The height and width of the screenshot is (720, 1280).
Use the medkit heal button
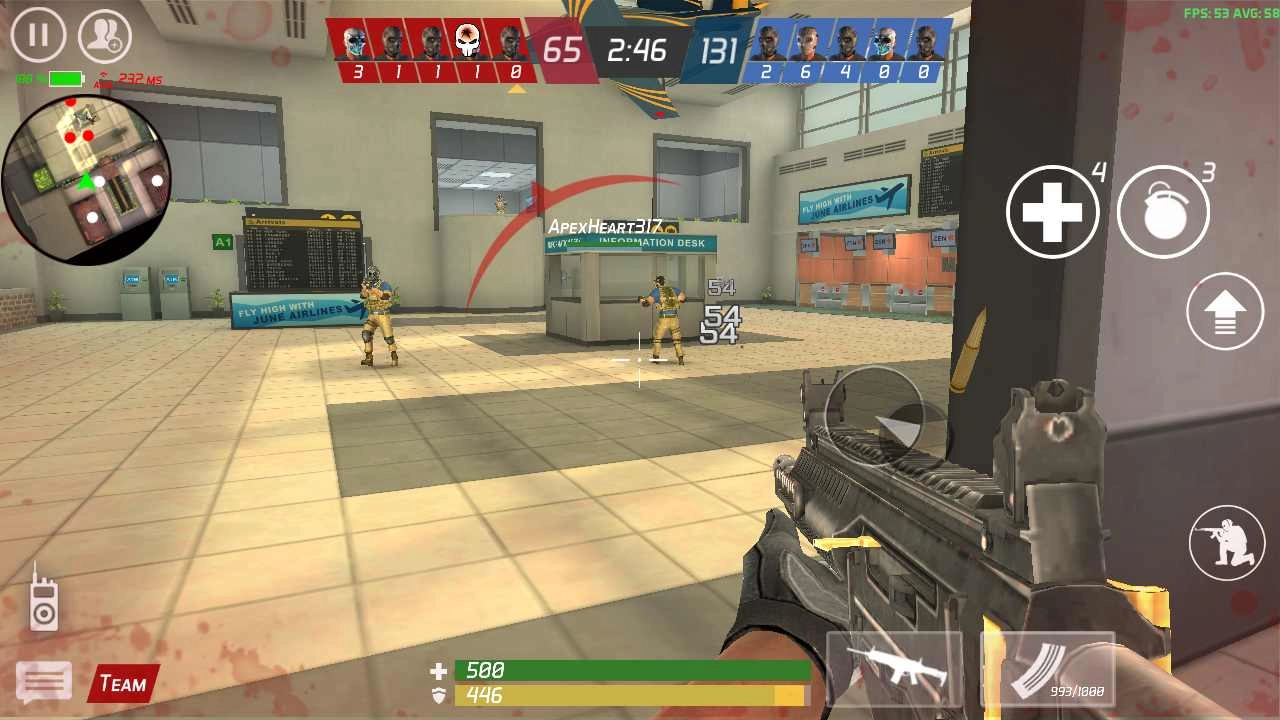tap(1052, 212)
